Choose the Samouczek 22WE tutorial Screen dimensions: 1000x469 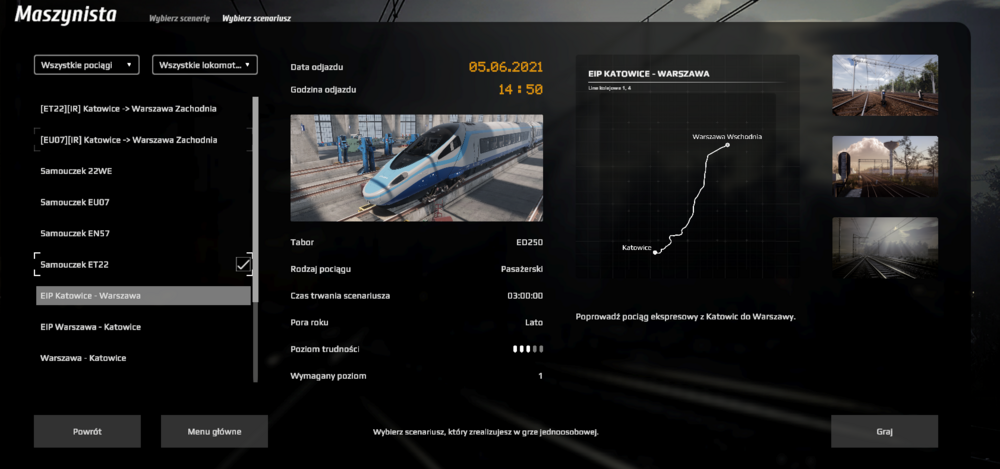click(x=76, y=170)
